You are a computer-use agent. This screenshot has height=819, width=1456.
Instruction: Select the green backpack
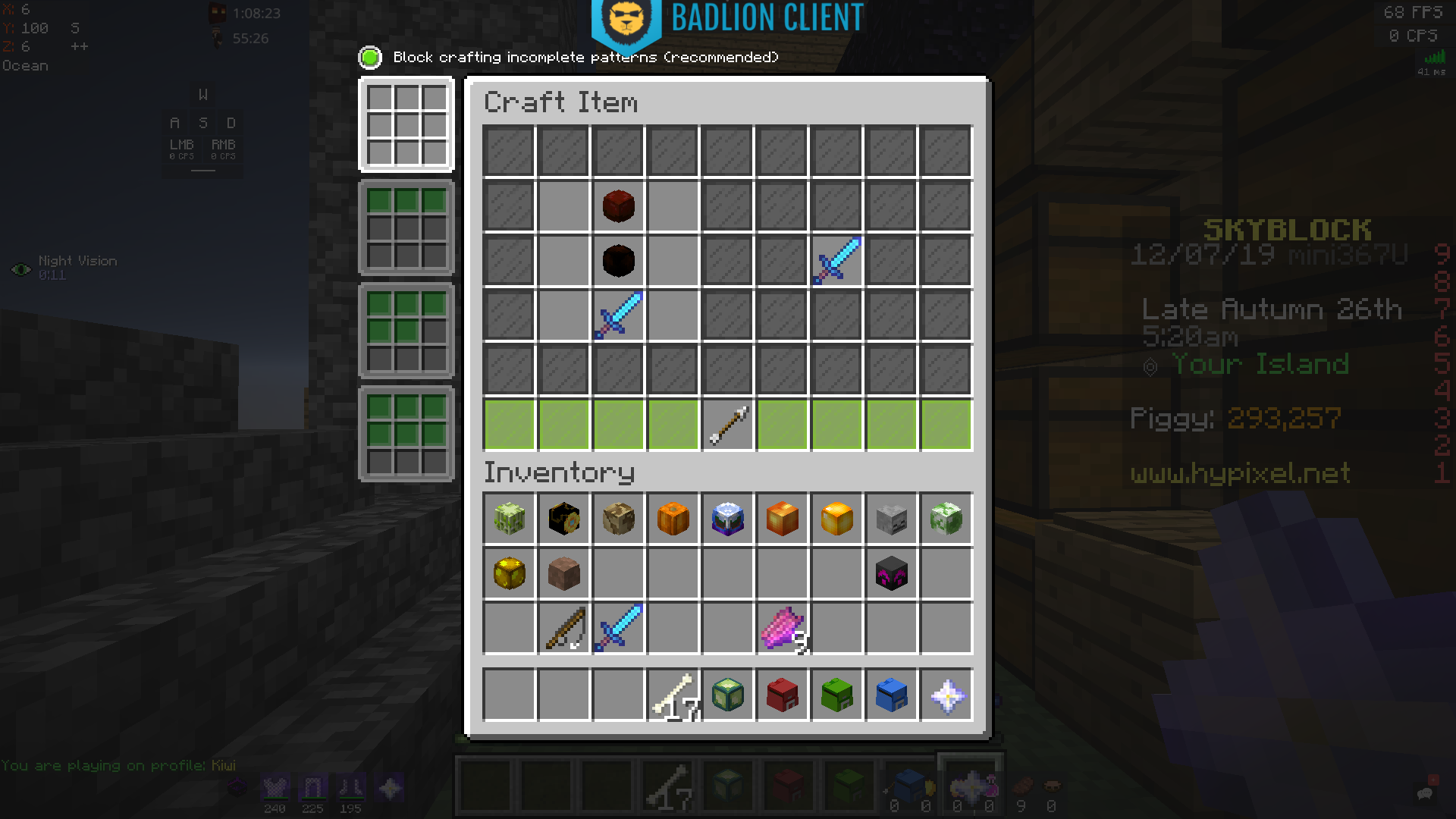836,695
